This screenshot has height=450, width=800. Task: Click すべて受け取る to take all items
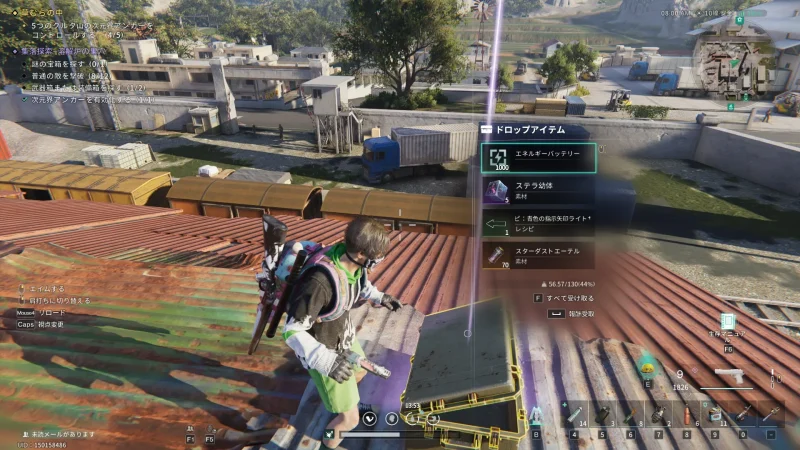pos(568,297)
